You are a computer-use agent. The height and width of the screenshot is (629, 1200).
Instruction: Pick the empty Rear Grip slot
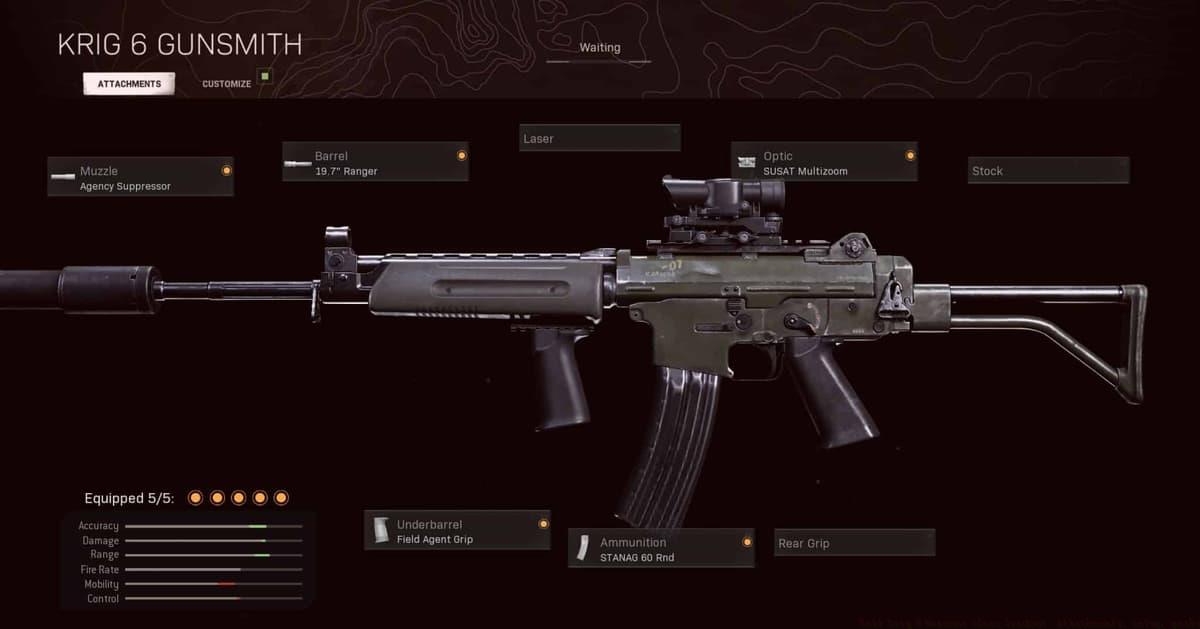click(854, 543)
